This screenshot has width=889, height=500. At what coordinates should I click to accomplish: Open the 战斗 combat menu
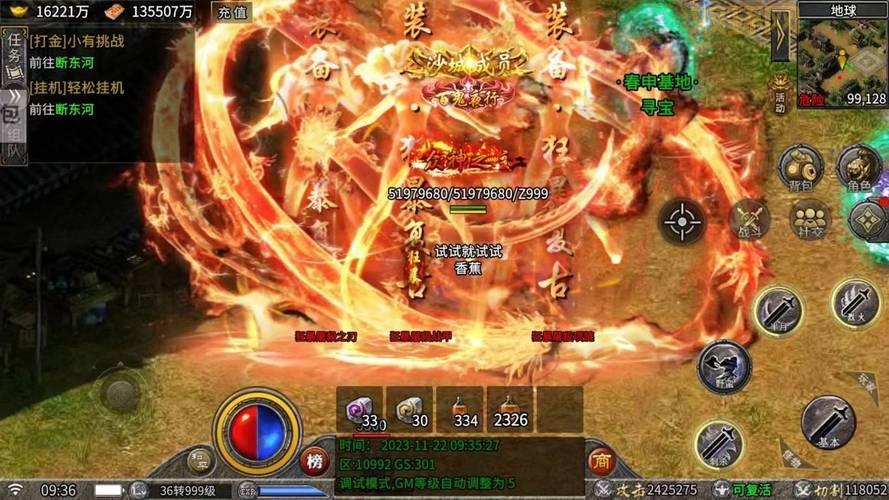(748, 220)
